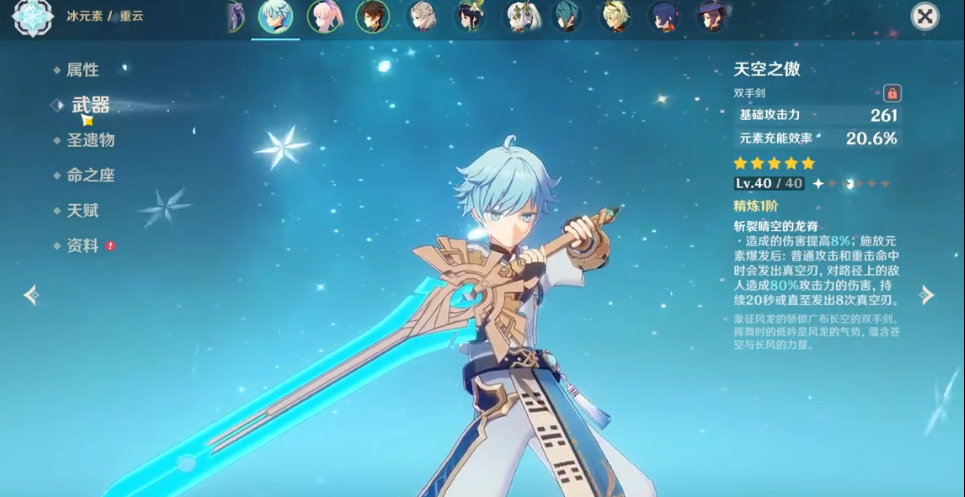Select Chongyun's highlighted portrait in the top row
965x497 pixels.
click(x=275, y=17)
